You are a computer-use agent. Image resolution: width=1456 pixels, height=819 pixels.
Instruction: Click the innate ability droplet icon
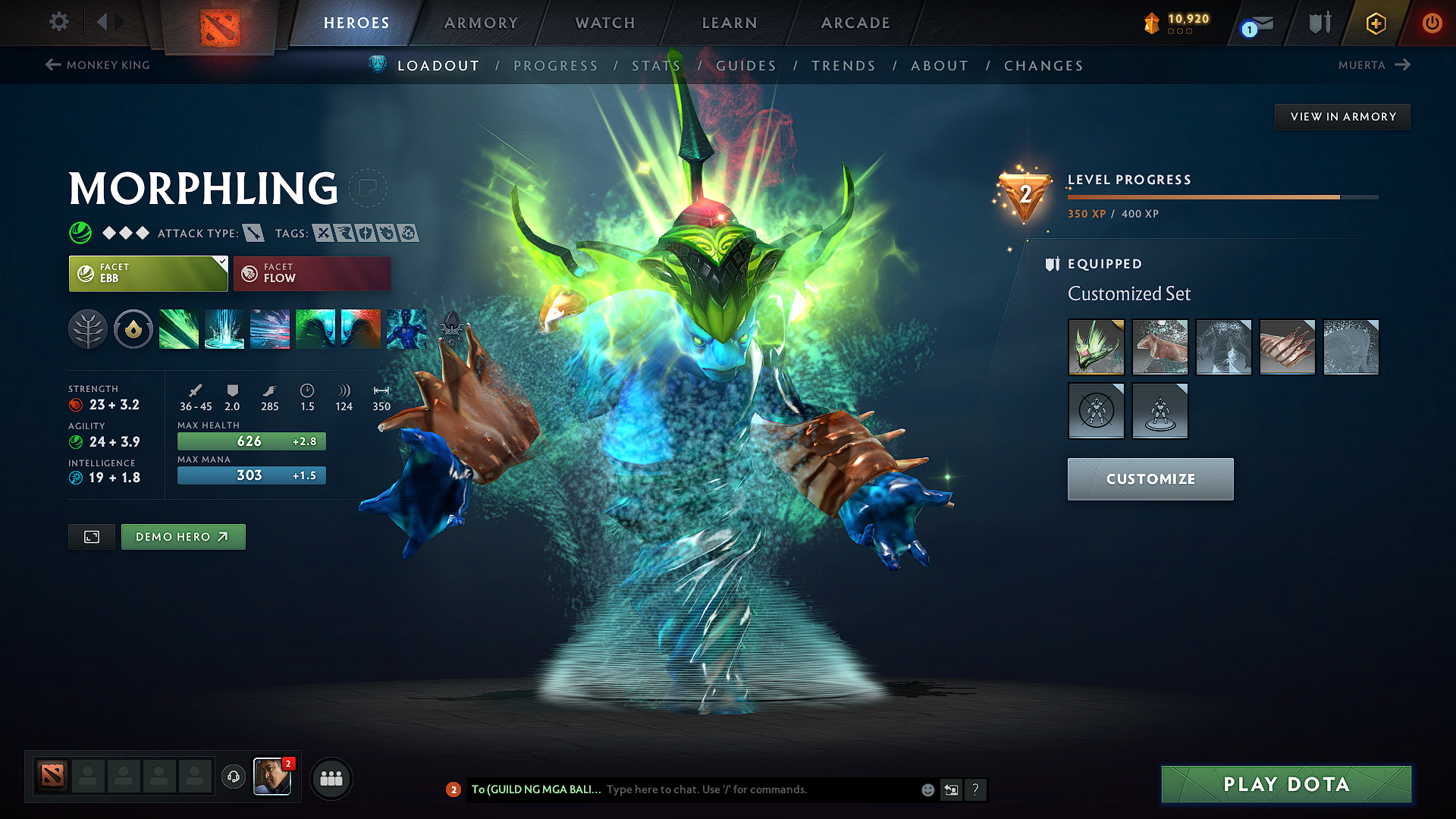[x=133, y=329]
